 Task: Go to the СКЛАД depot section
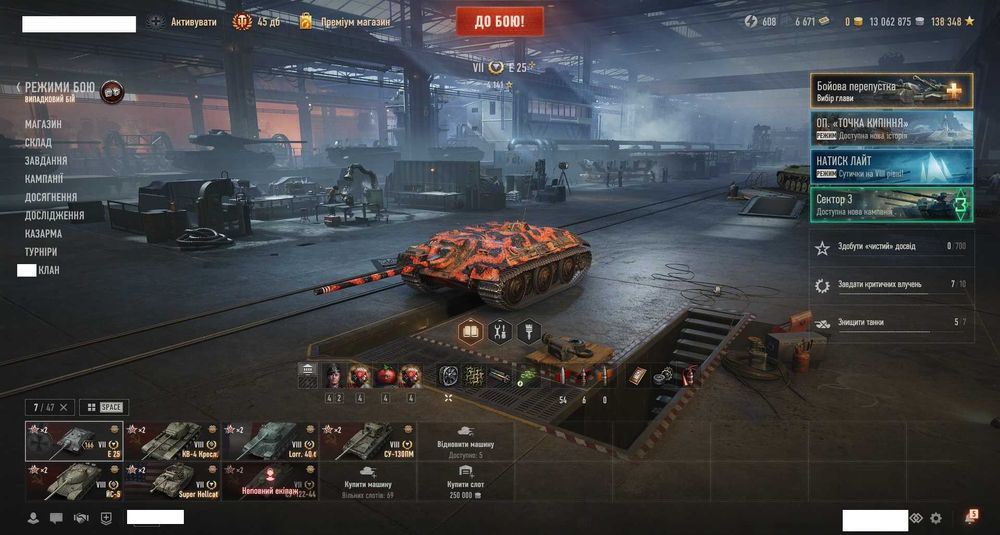[39, 143]
